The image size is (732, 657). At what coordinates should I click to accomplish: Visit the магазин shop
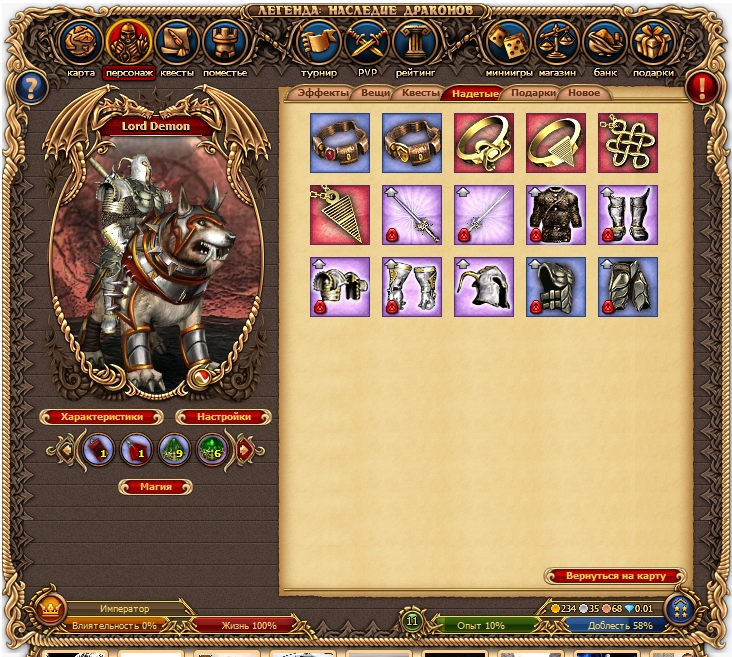click(557, 44)
